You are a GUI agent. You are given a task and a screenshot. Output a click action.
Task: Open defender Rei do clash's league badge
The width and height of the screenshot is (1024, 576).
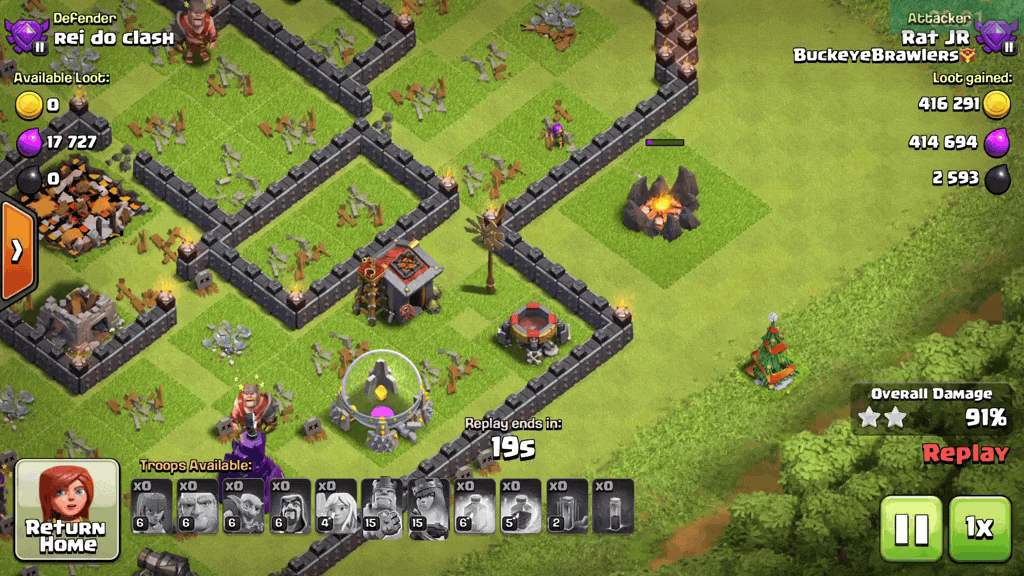pos(26,36)
